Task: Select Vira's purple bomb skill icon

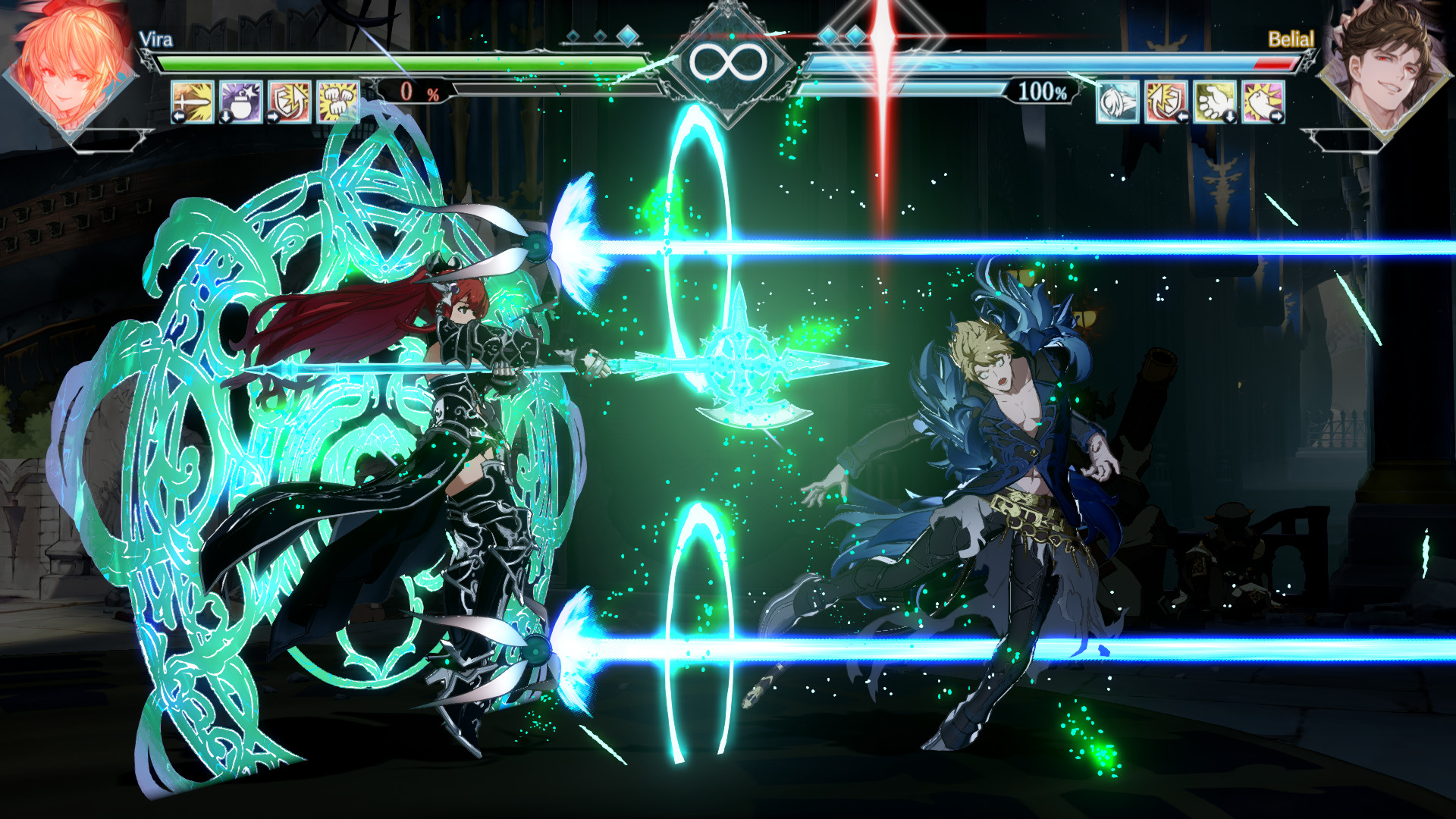Action: point(241,102)
